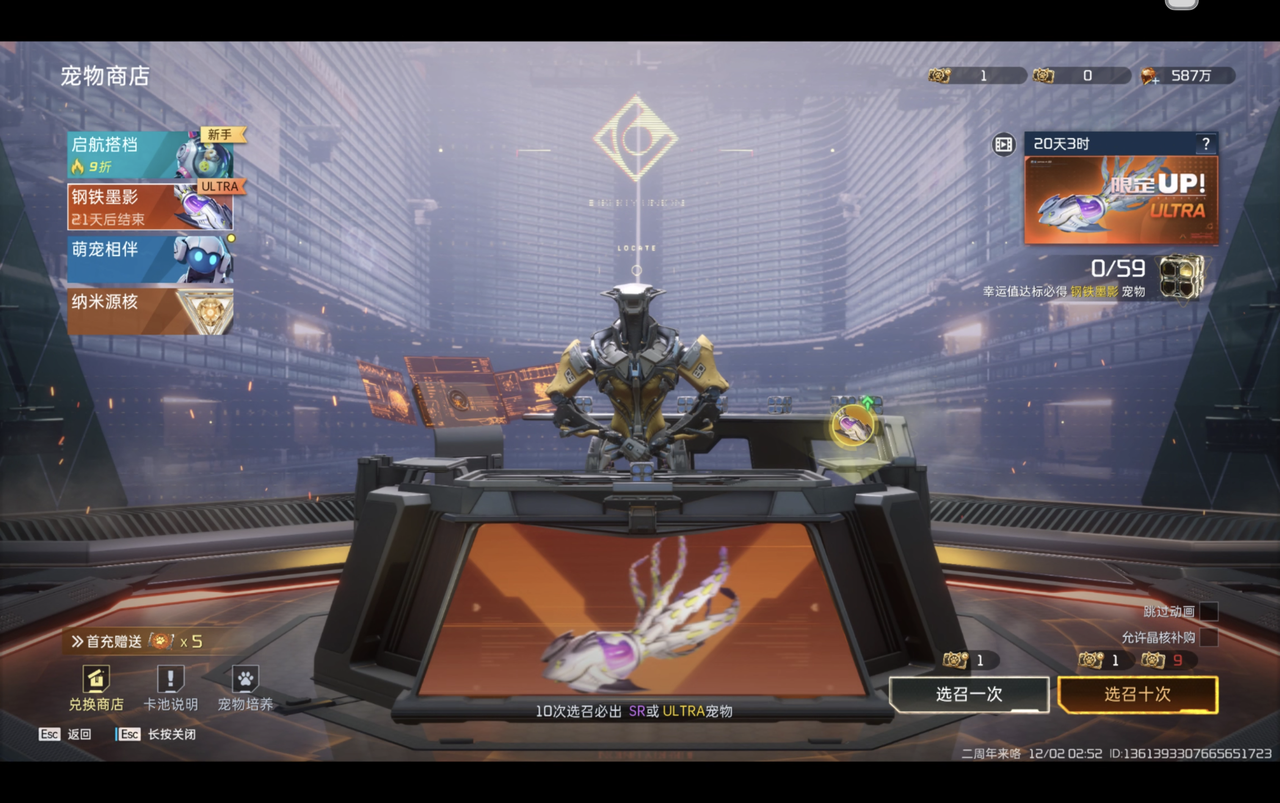Screen dimensions: 1280x803
Task: Open the 萌宠相伴 pet banner
Action: pyautogui.click(x=150, y=259)
